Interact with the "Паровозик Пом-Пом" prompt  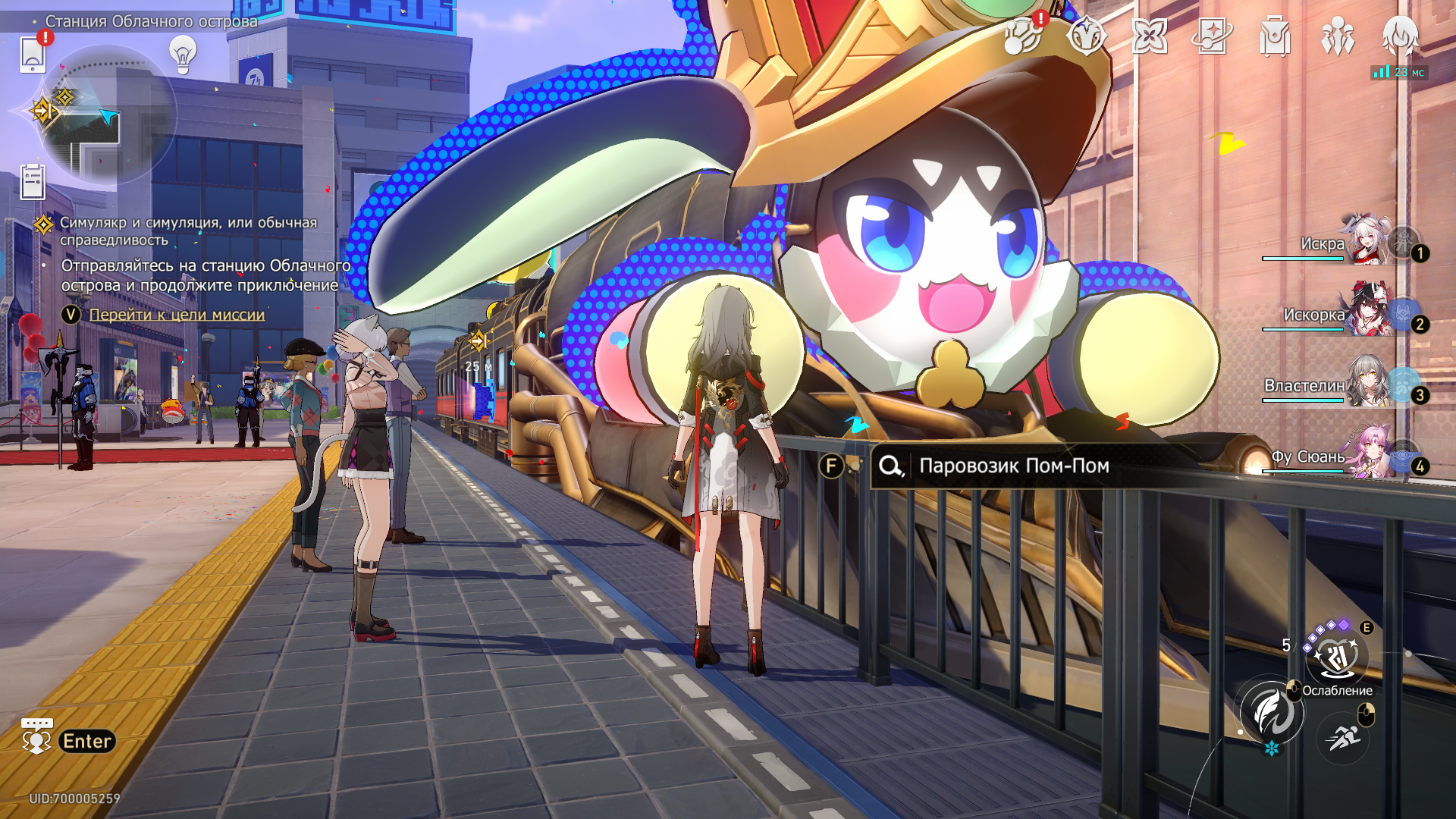(1012, 466)
